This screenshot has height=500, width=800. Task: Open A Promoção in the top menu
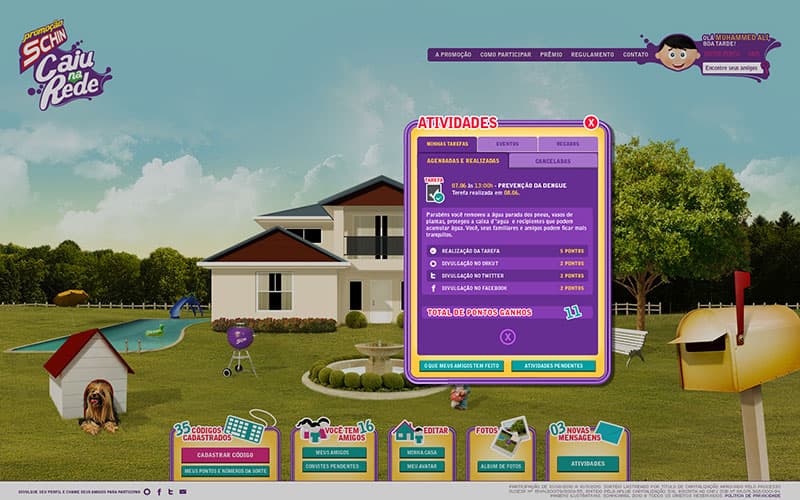click(452, 54)
